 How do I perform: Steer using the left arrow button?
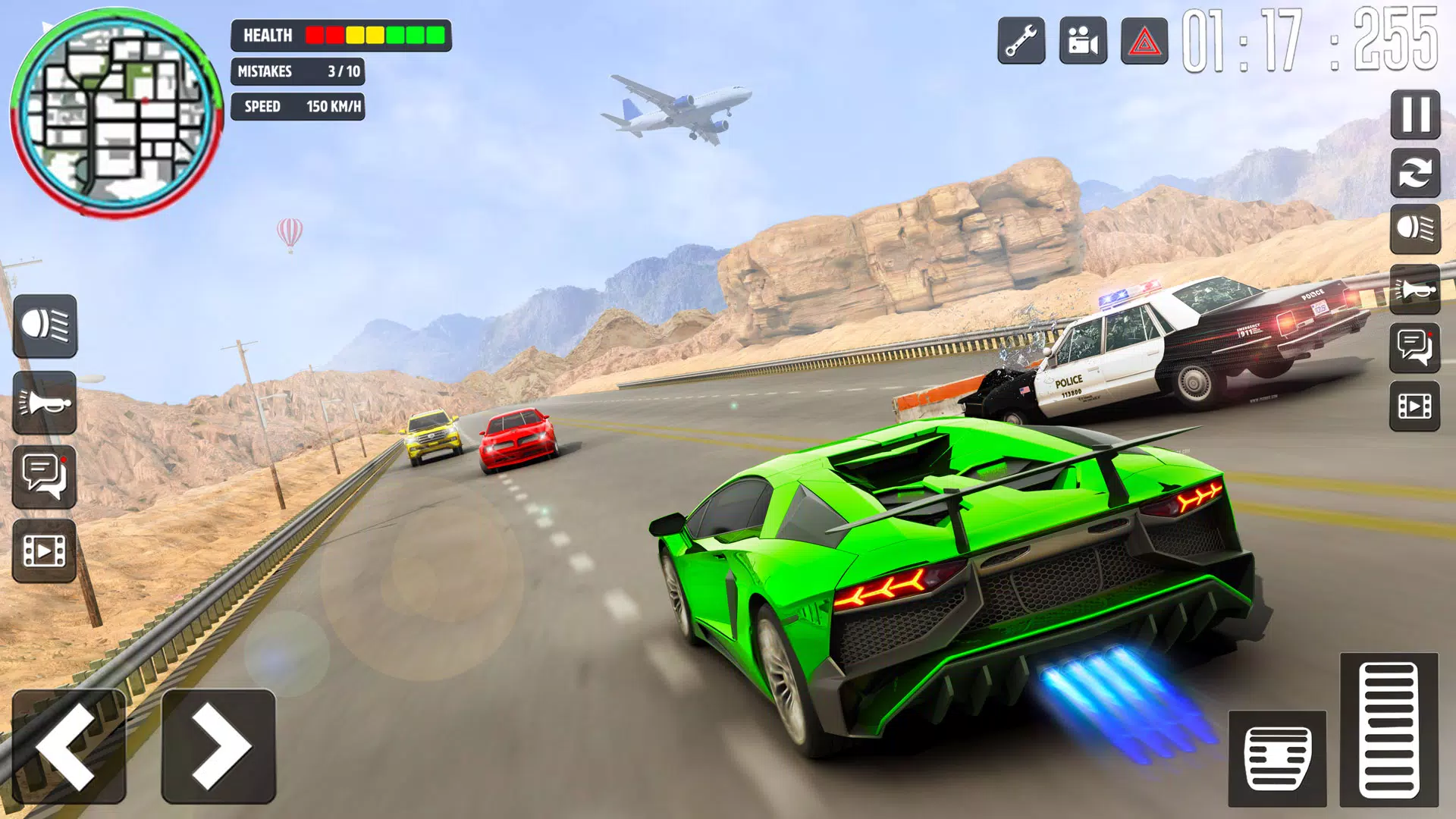[x=68, y=746]
